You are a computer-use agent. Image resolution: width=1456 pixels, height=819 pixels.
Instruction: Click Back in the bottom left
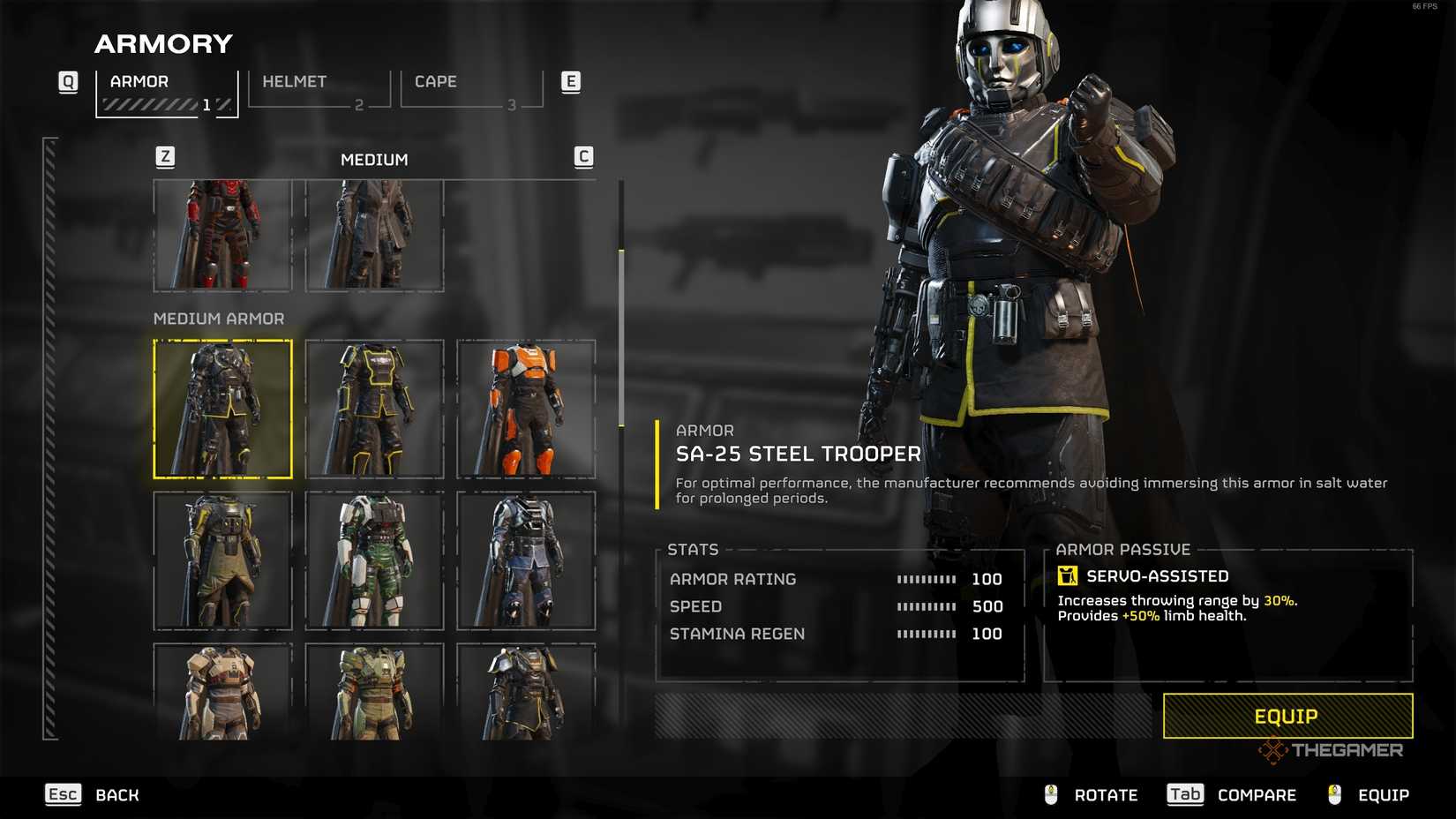click(116, 794)
